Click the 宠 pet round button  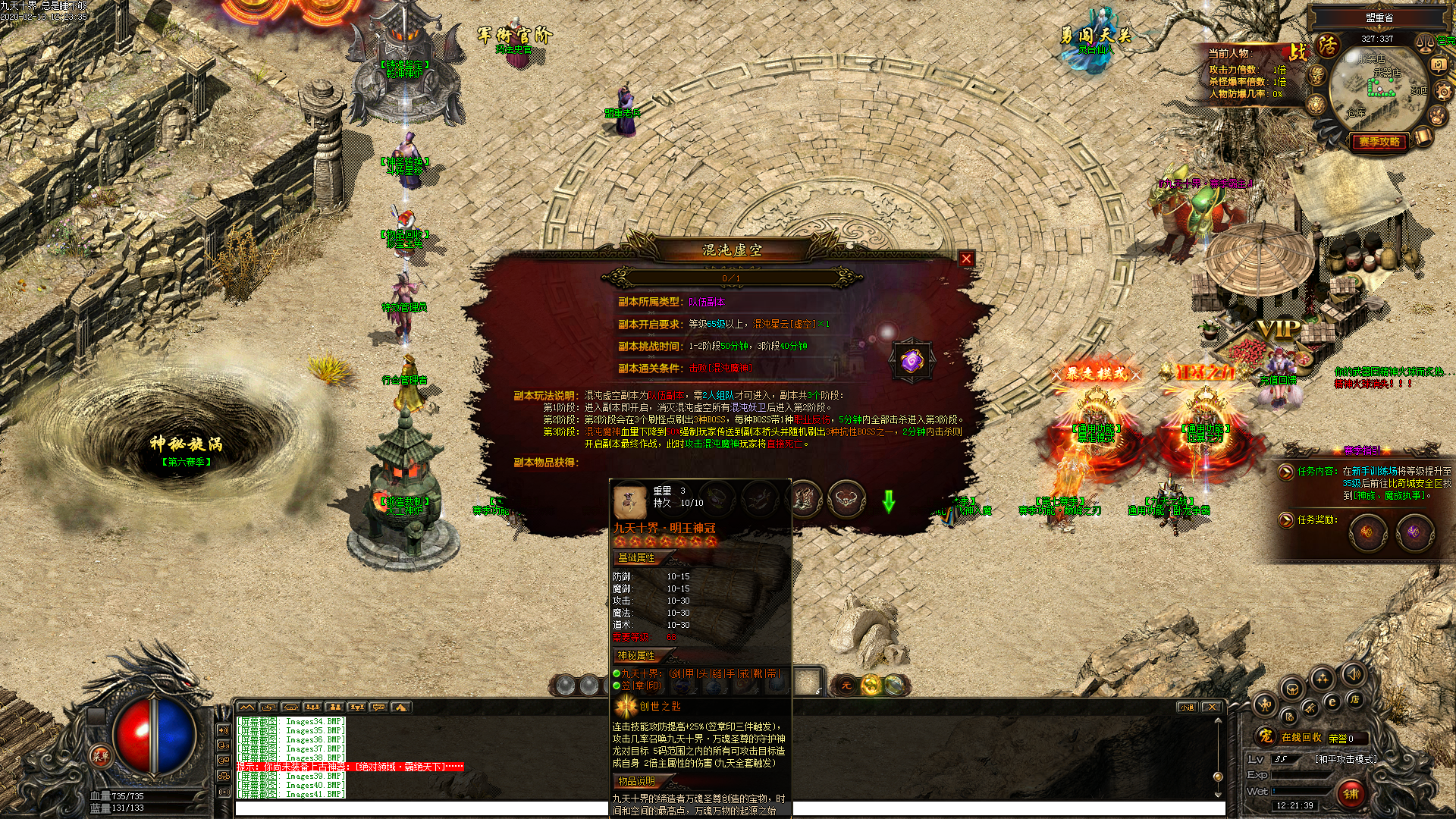(x=1265, y=736)
